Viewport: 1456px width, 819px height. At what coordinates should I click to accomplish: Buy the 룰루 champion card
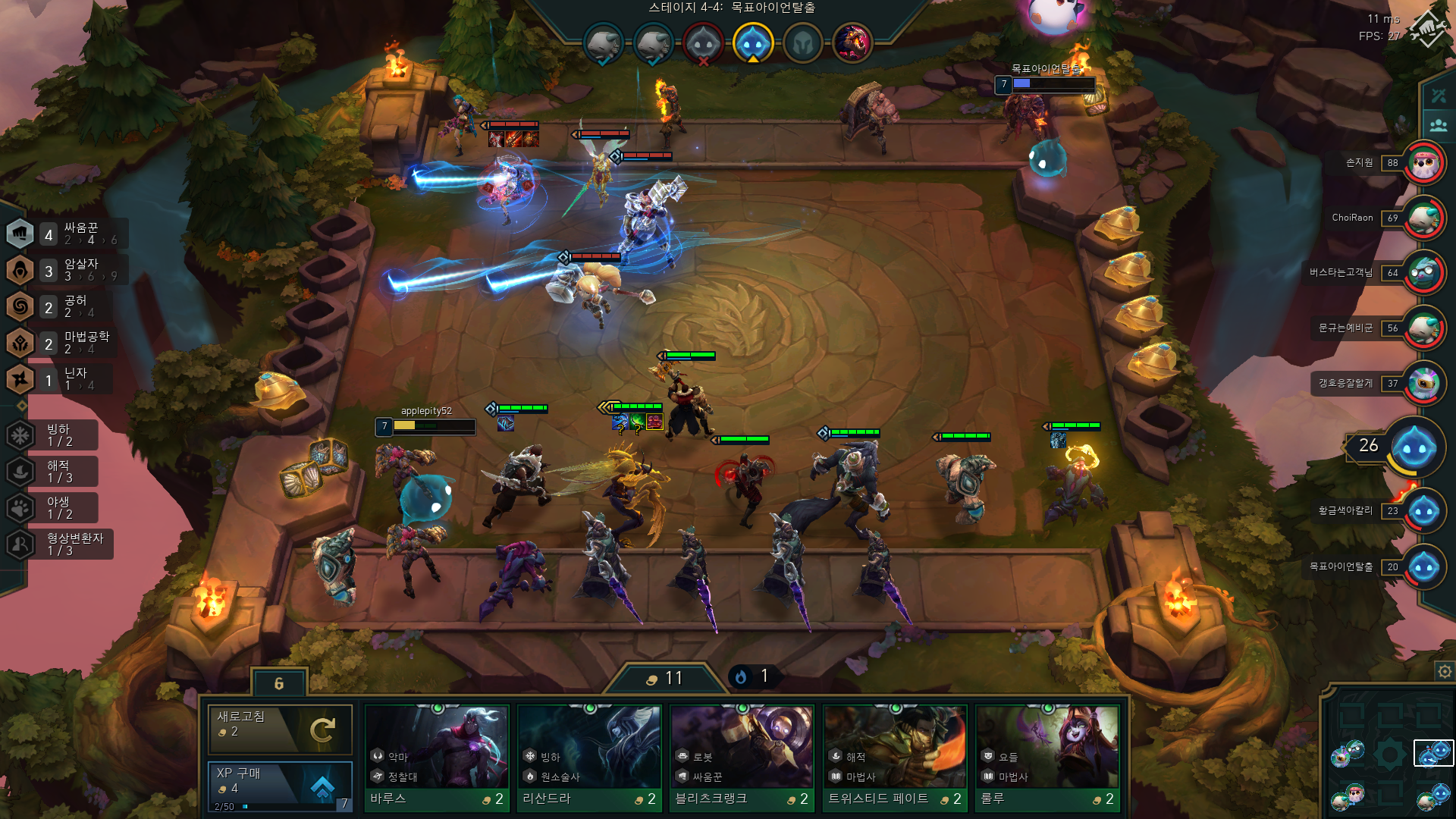click(x=1047, y=758)
